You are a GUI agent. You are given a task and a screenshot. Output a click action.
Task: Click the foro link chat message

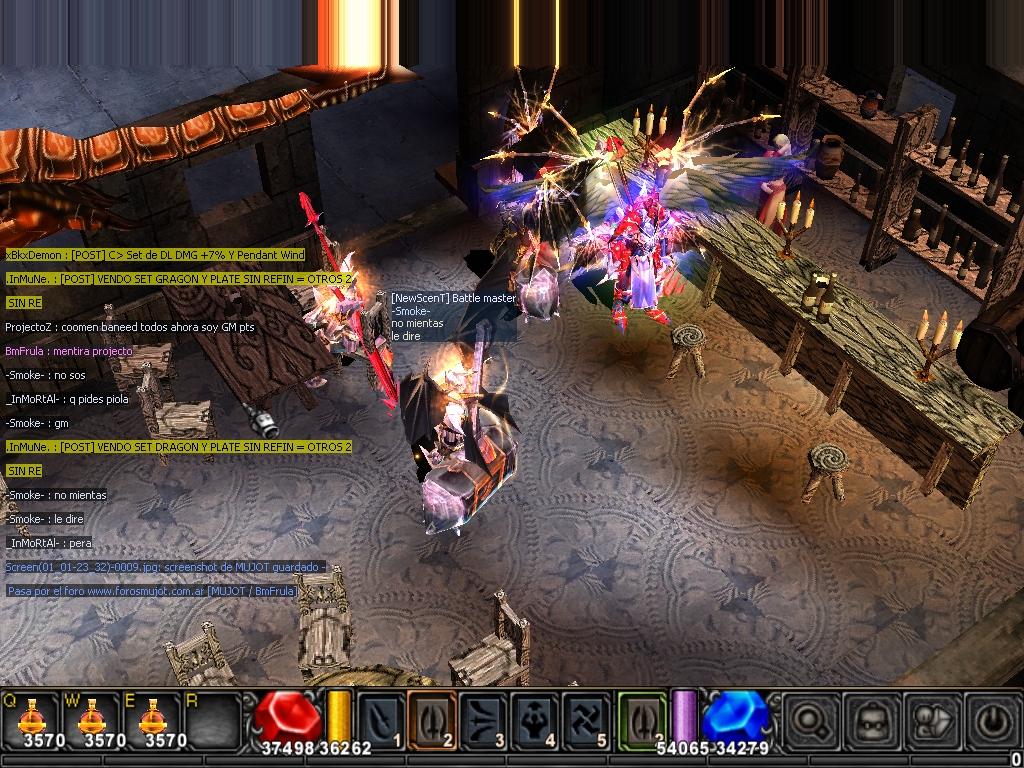[x=152, y=591]
